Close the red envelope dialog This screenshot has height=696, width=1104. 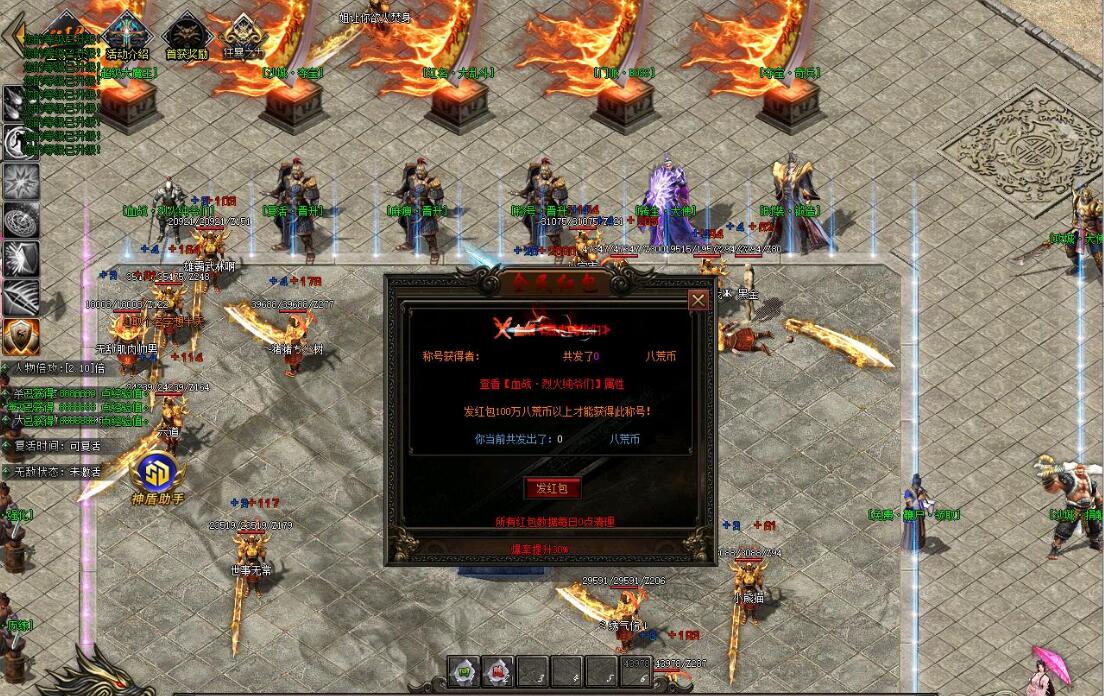pos(698,299)
